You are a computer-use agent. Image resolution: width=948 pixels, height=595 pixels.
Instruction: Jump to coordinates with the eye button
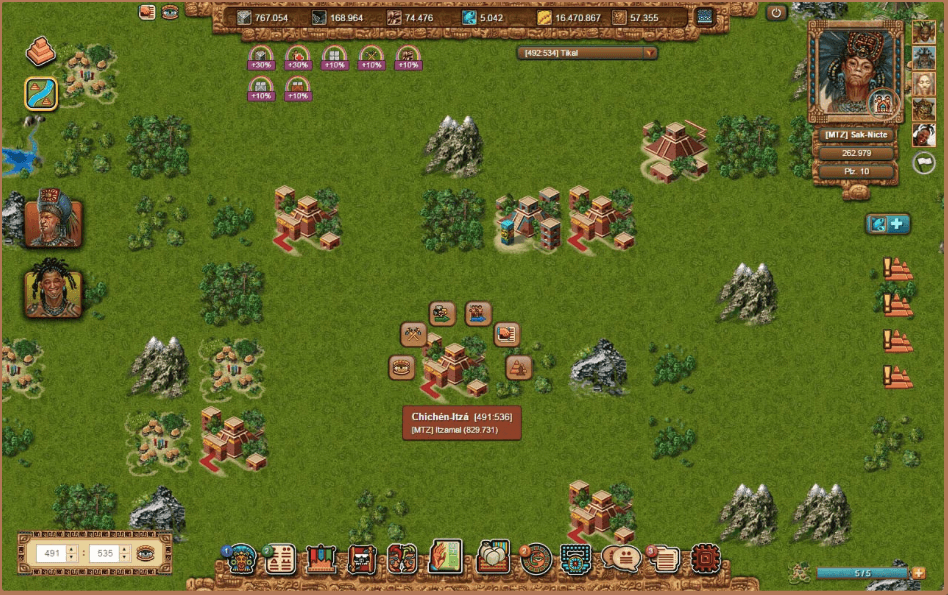(x=147, y=553)
